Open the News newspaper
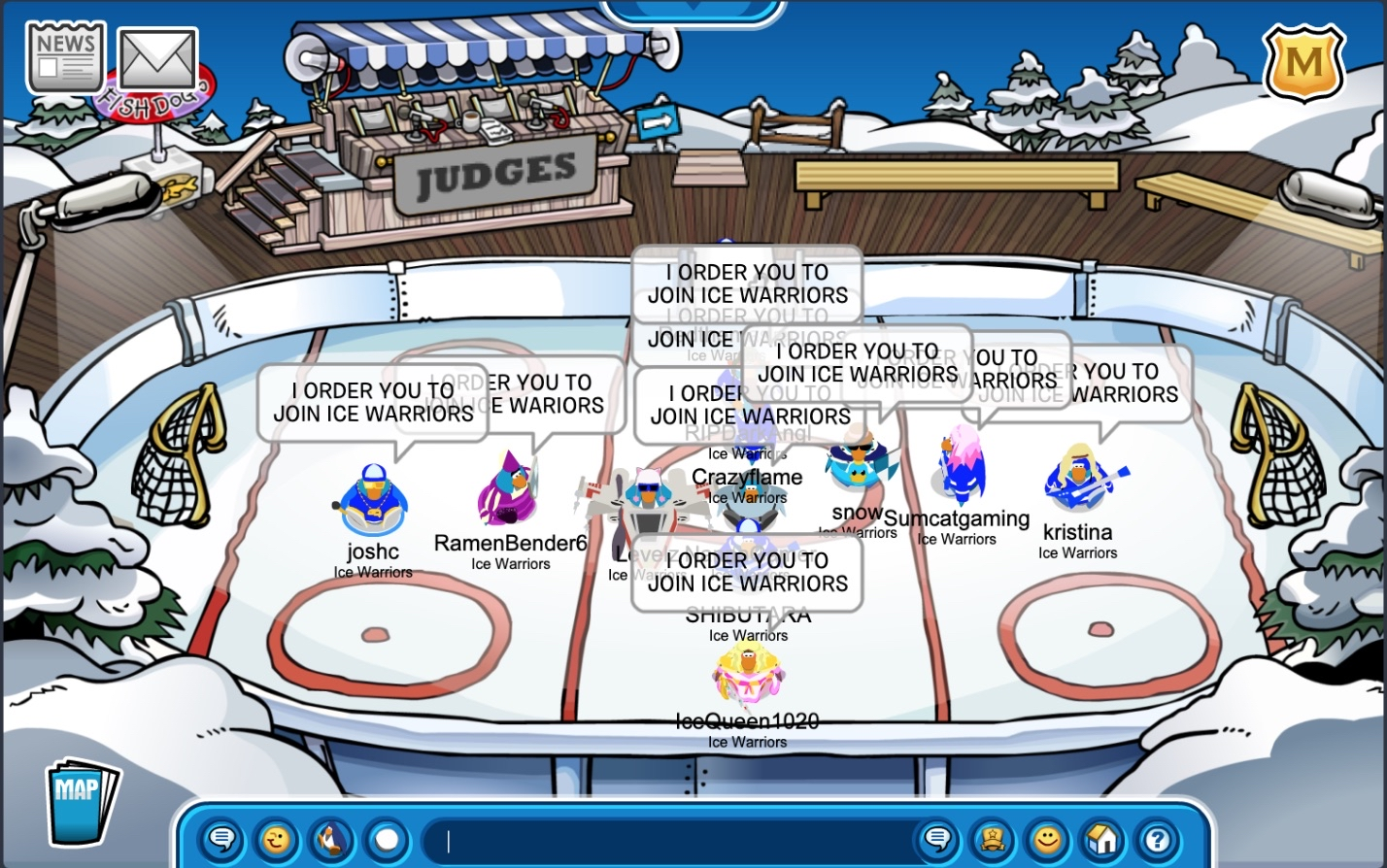This screenshot has height=868, width=1387. coord(65,58)
